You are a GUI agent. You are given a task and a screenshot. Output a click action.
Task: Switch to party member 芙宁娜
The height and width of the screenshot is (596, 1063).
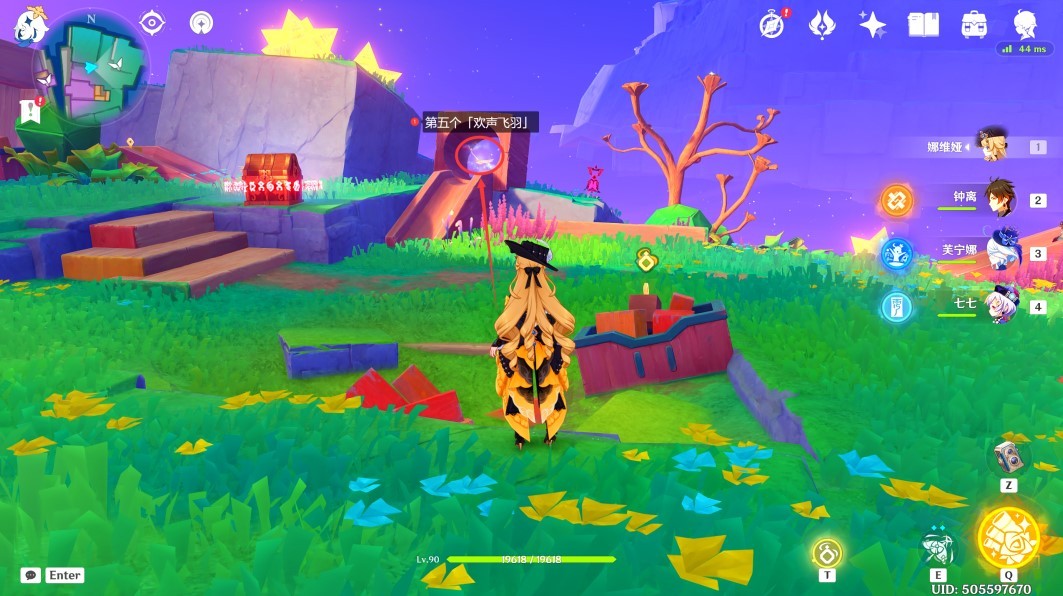[1000, 252]
